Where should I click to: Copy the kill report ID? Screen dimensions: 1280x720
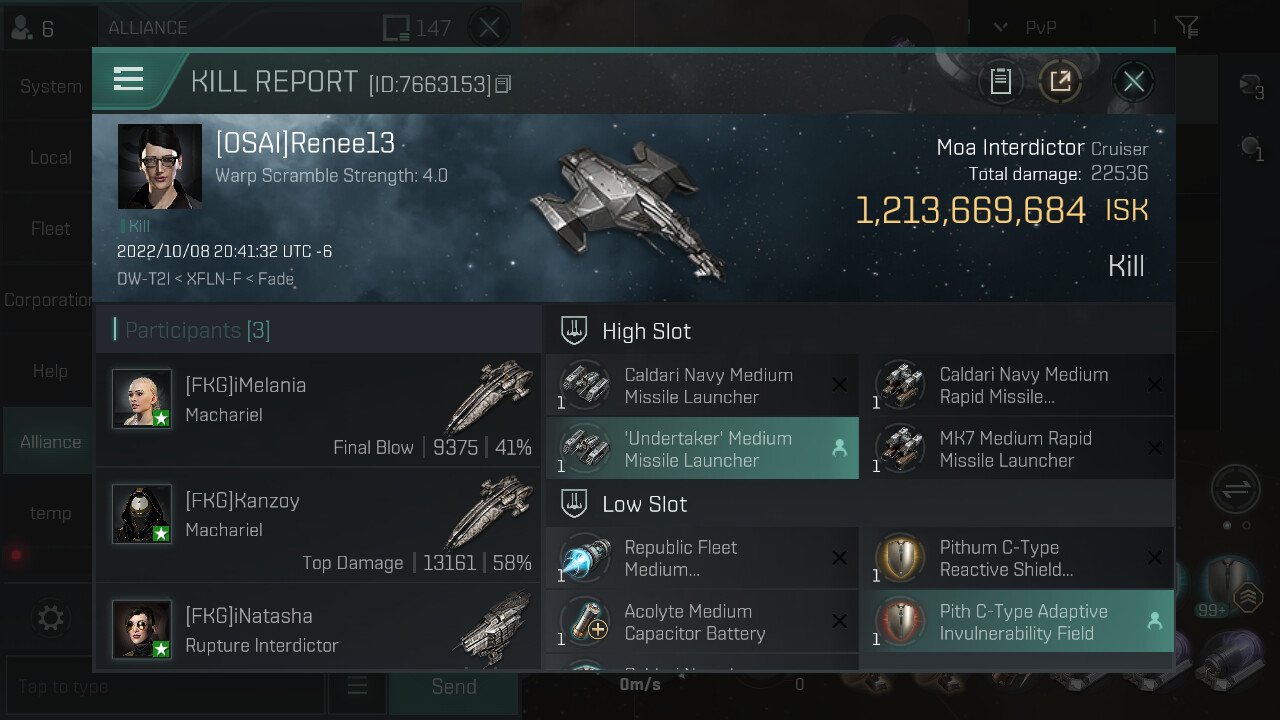click(x=503, y=85)
